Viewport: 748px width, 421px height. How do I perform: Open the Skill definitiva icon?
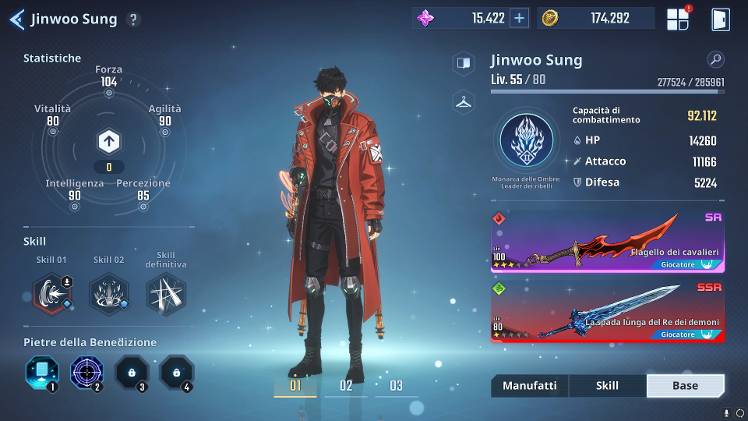click(x=165, y=293)
